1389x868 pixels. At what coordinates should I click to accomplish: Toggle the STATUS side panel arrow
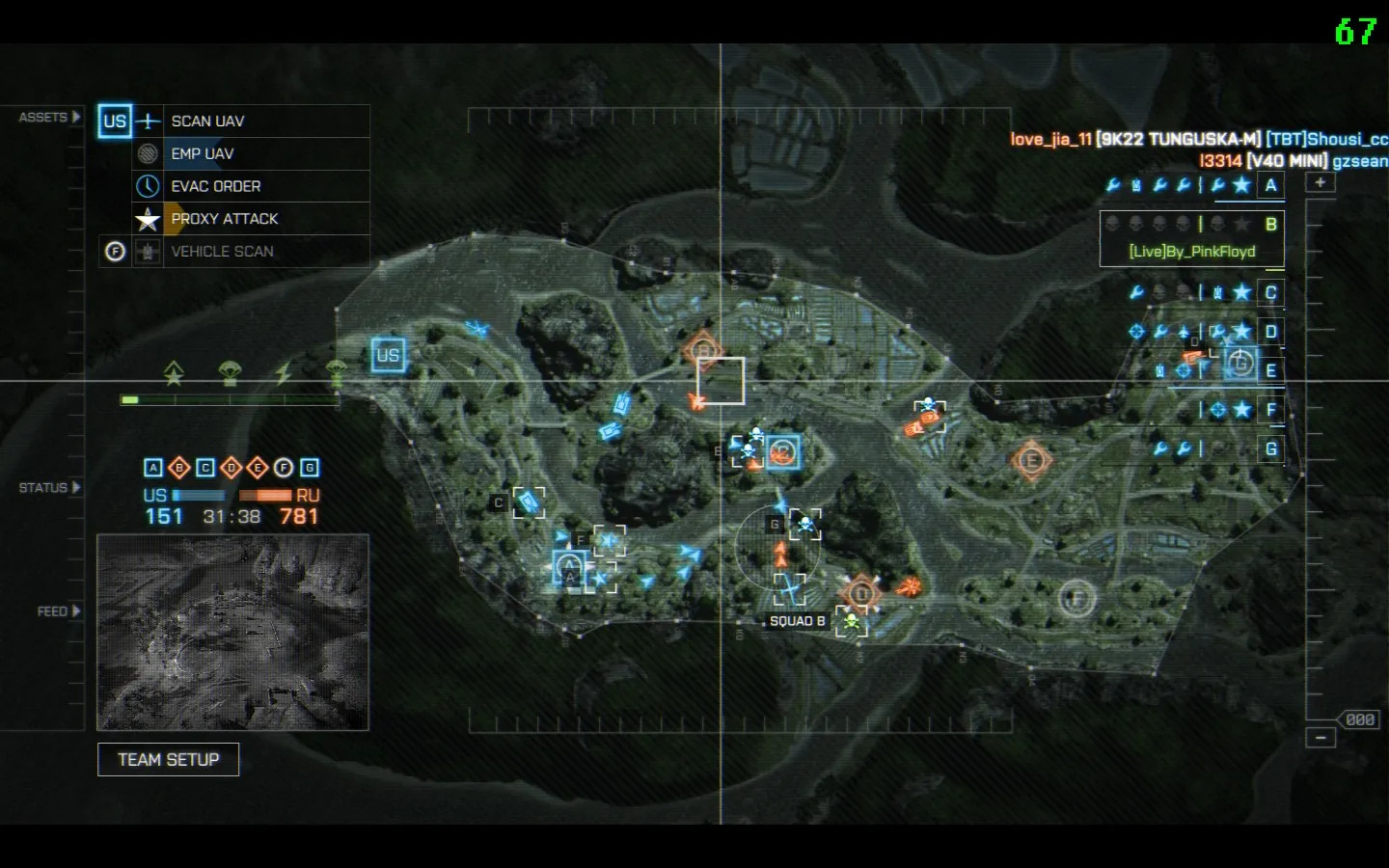click(x=75, y=488)
